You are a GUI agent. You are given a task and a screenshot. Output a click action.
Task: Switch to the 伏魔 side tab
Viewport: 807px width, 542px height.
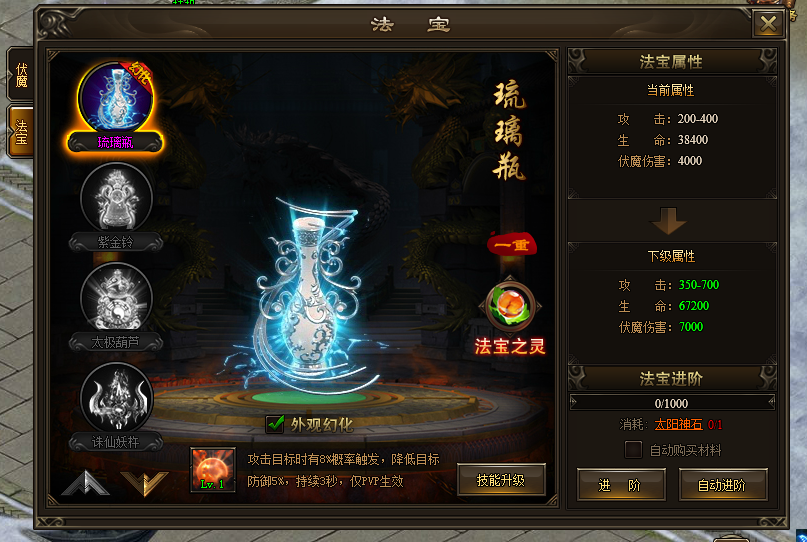(21, 74)
